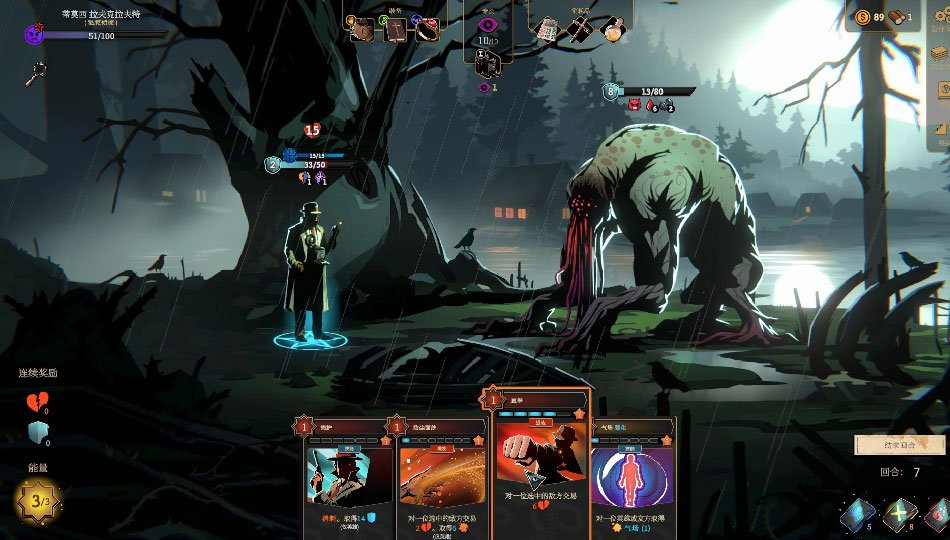Click the leather pouch relic icon

click(x=361, y=29)
